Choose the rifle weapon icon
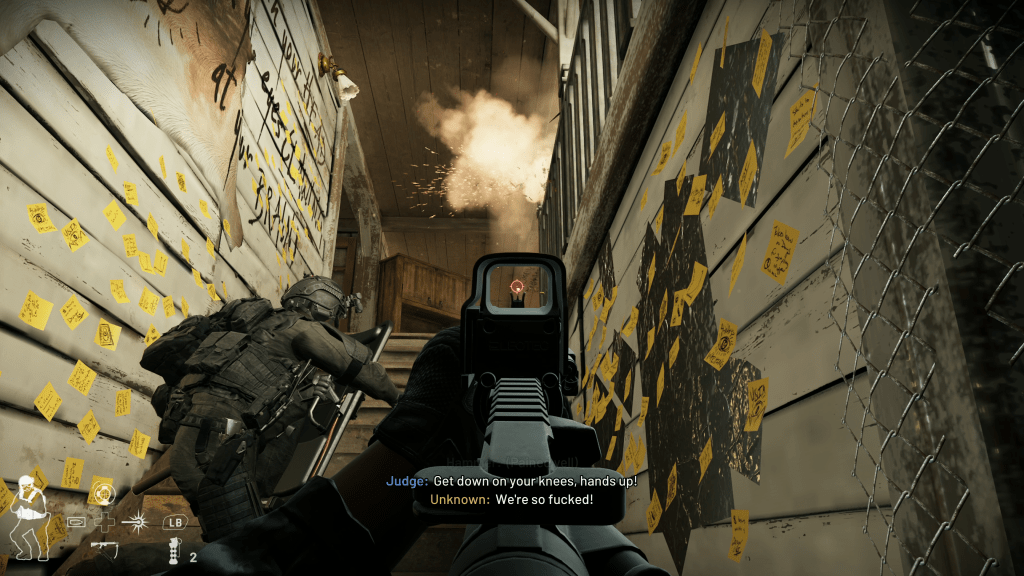 tap(103, 547)
